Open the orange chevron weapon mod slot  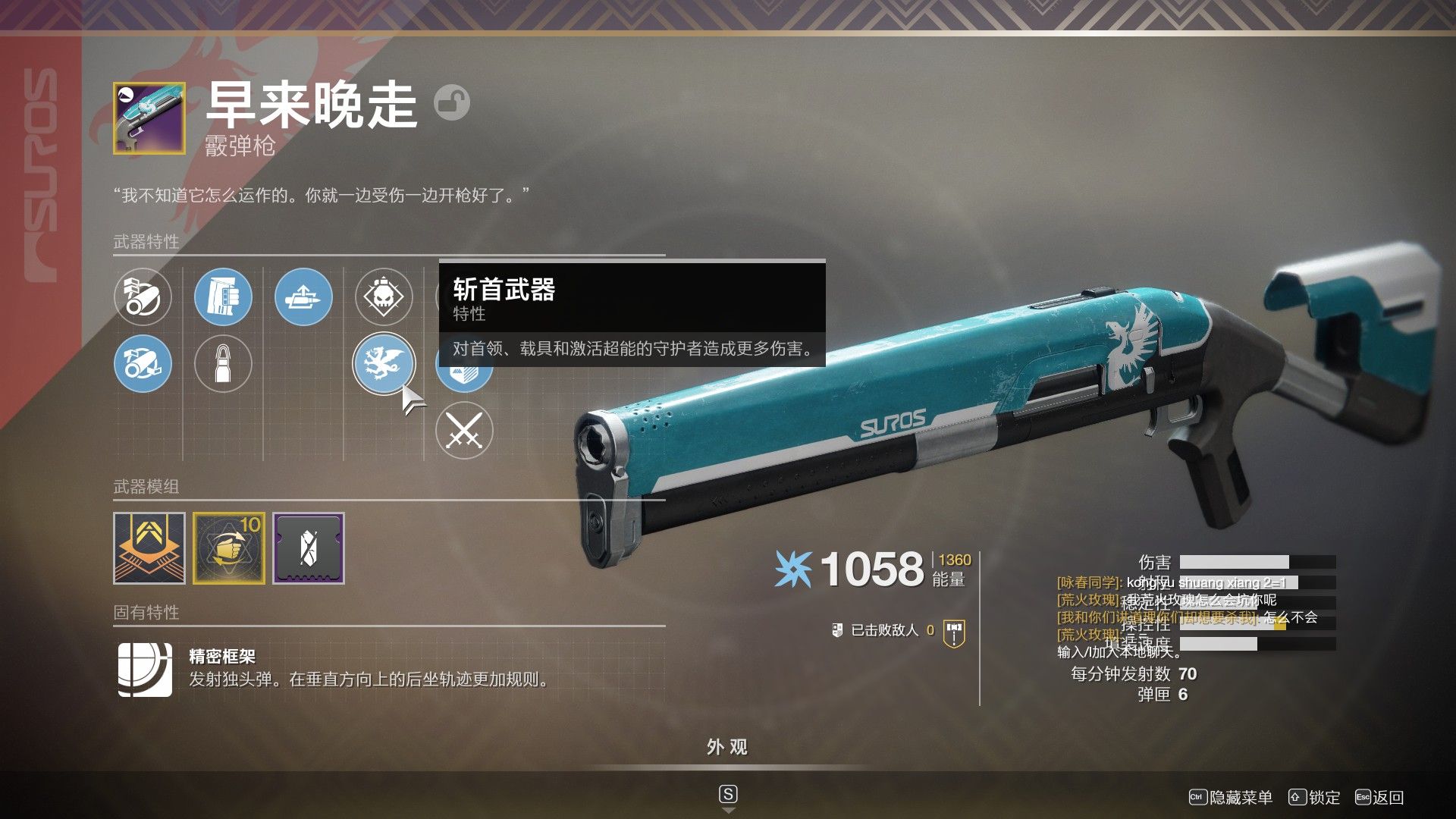click(x=149, y=548)
